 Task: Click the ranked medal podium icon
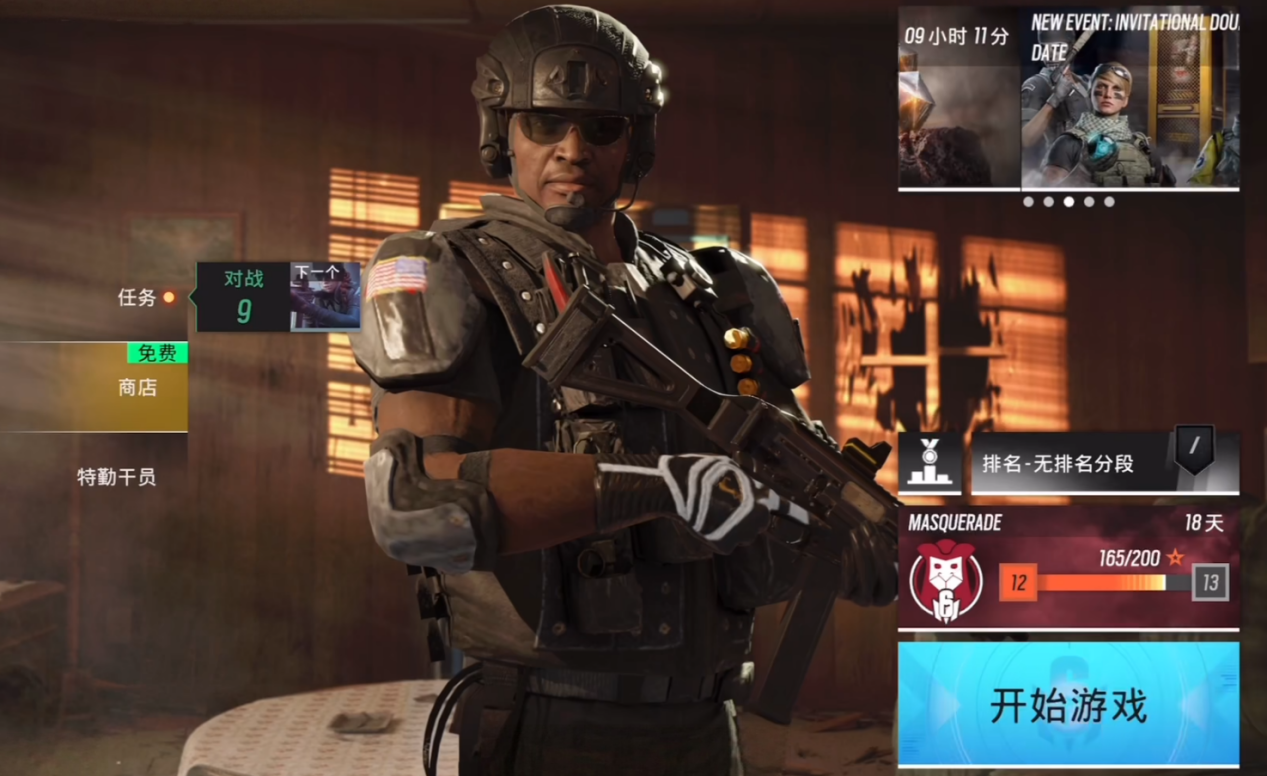[x=930, y=463]
